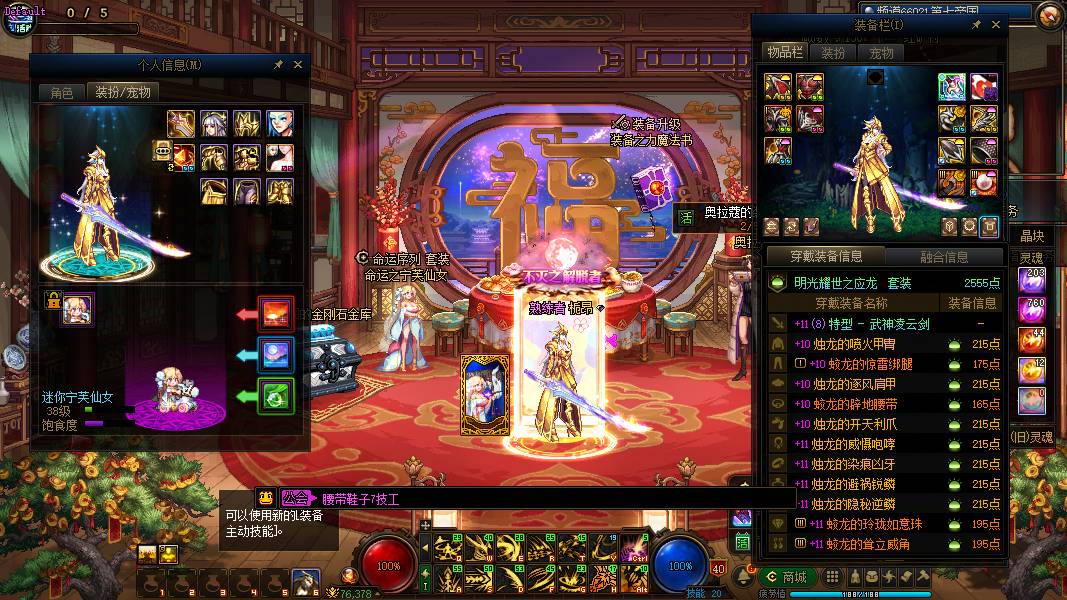Viewport: 1067px width, 600px height.
Task: Click the pet's red sunset skill icon
Action: click(x=276, y=314)
